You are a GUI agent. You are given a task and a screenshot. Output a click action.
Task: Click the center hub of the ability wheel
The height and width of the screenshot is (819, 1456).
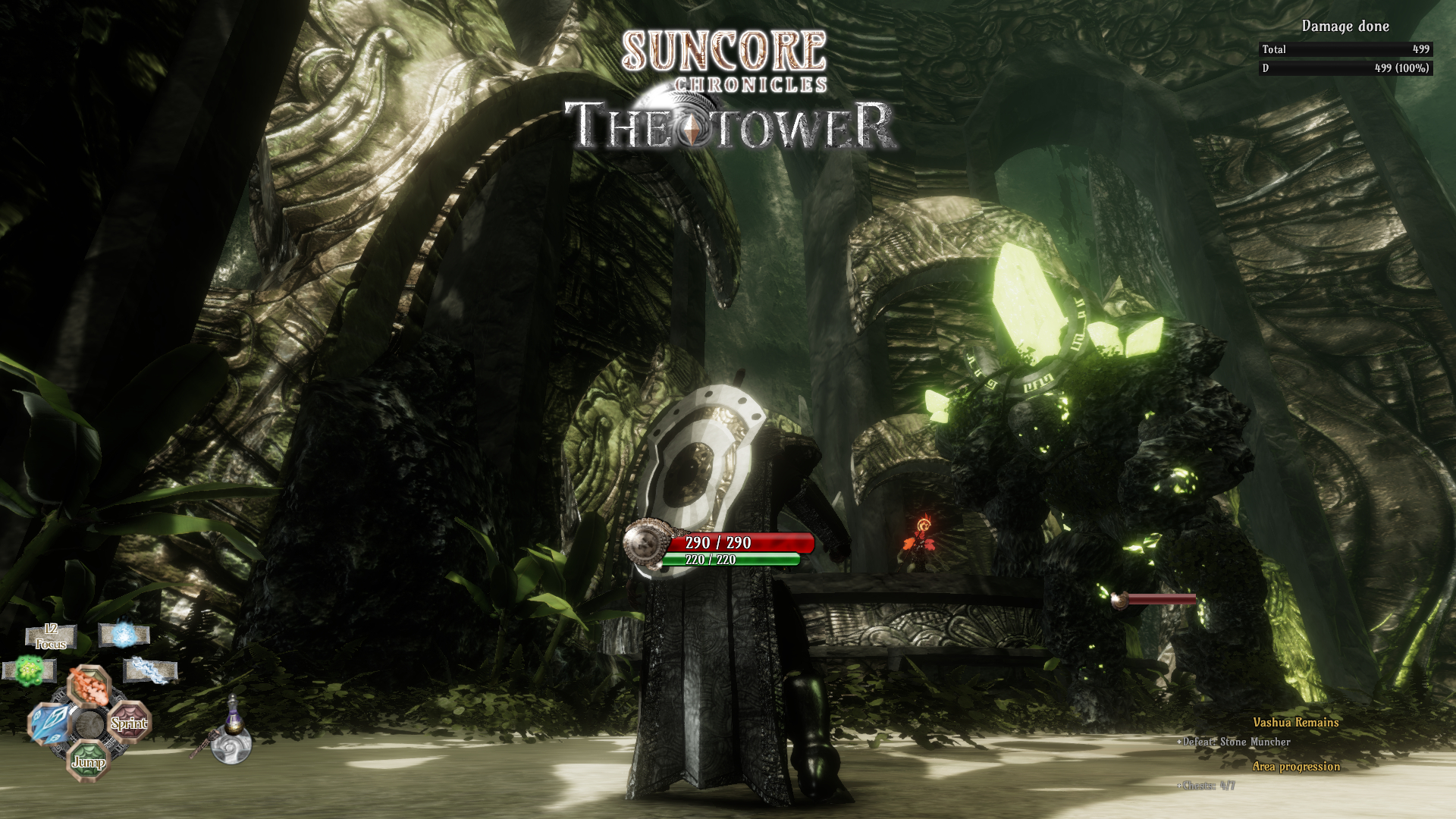pyautogui.click(x=90, y=725)
